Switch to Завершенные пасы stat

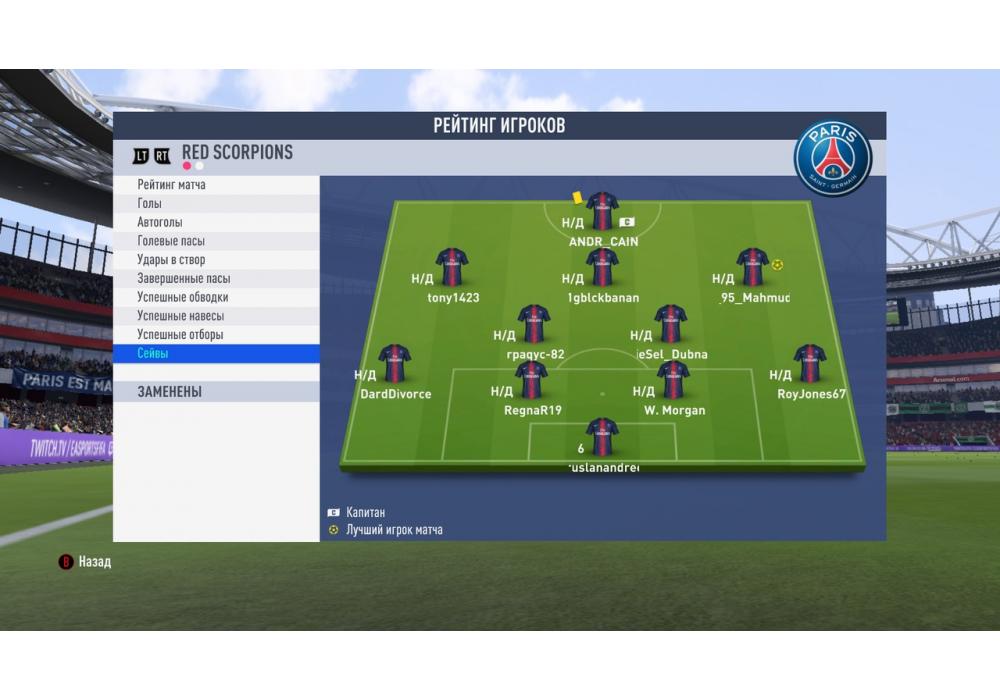coord(216,279)
